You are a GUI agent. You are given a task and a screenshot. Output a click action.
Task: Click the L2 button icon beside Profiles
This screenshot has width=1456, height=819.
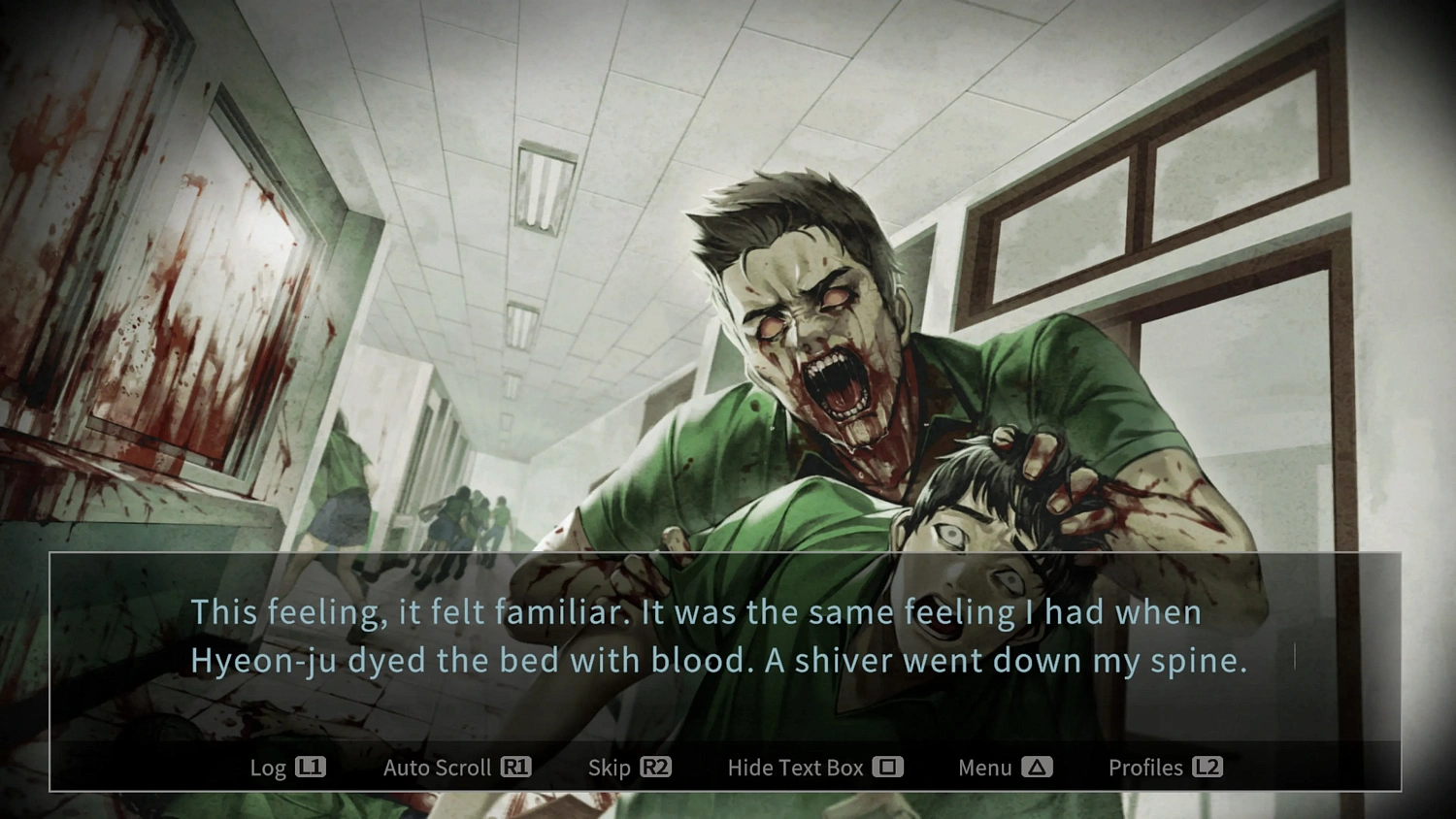tap(1208, 768)
